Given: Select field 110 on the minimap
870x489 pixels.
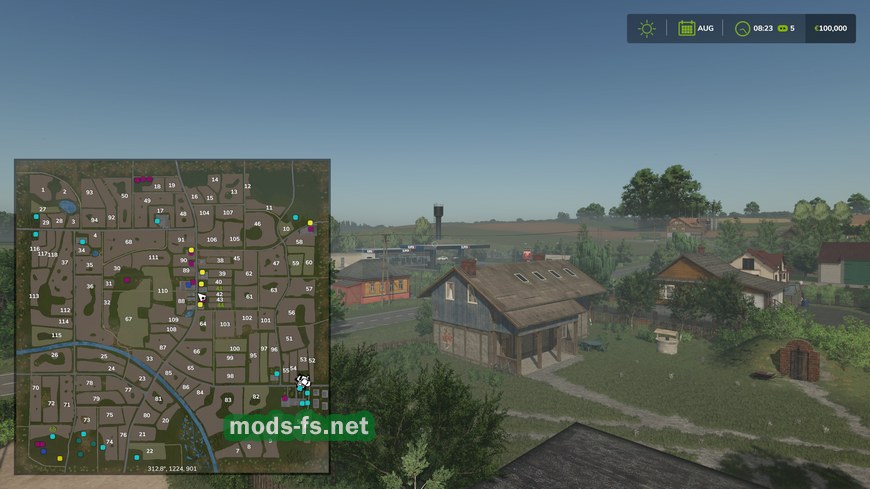Looking at the screenshot, I should tap(162, 291).
